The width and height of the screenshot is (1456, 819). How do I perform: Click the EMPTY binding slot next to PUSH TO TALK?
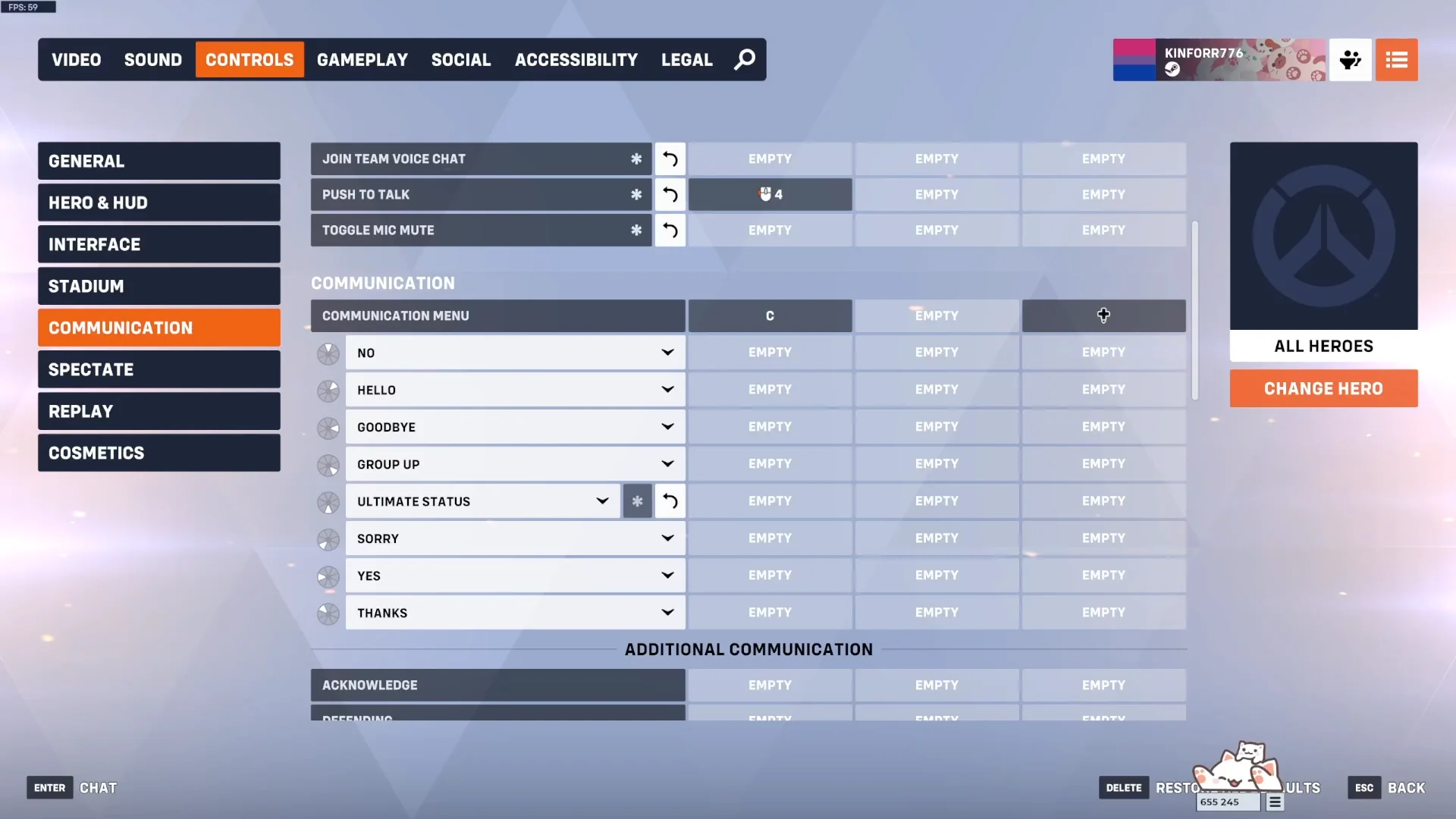tap(937, 194)
